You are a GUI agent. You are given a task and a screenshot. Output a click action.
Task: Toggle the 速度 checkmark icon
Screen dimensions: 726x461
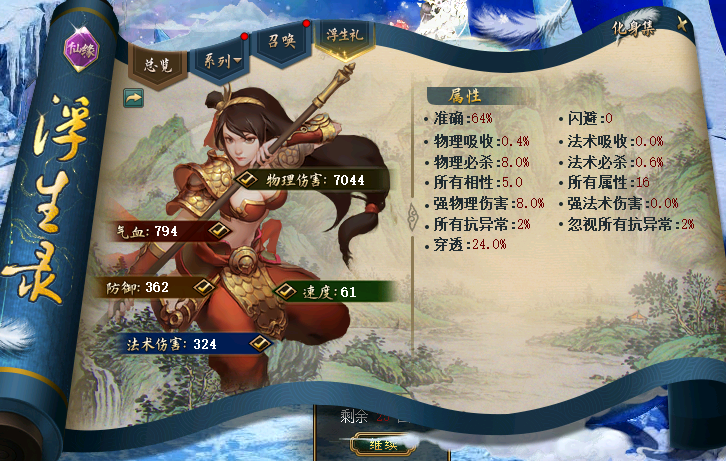(x=285, y=292)
